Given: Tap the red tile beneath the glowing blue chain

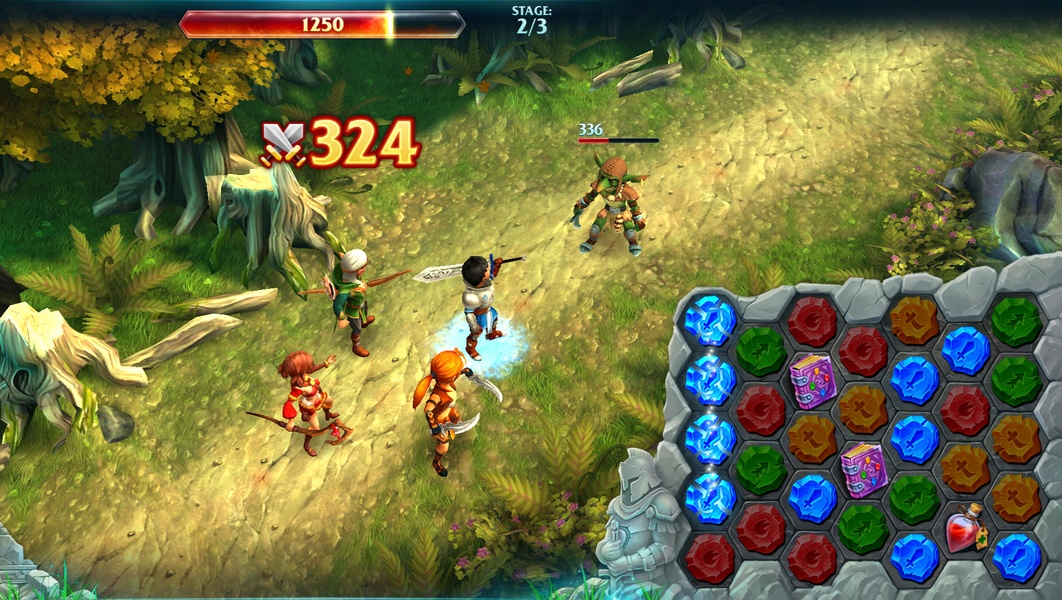Looking at the screenshot, I should point(709,557).
